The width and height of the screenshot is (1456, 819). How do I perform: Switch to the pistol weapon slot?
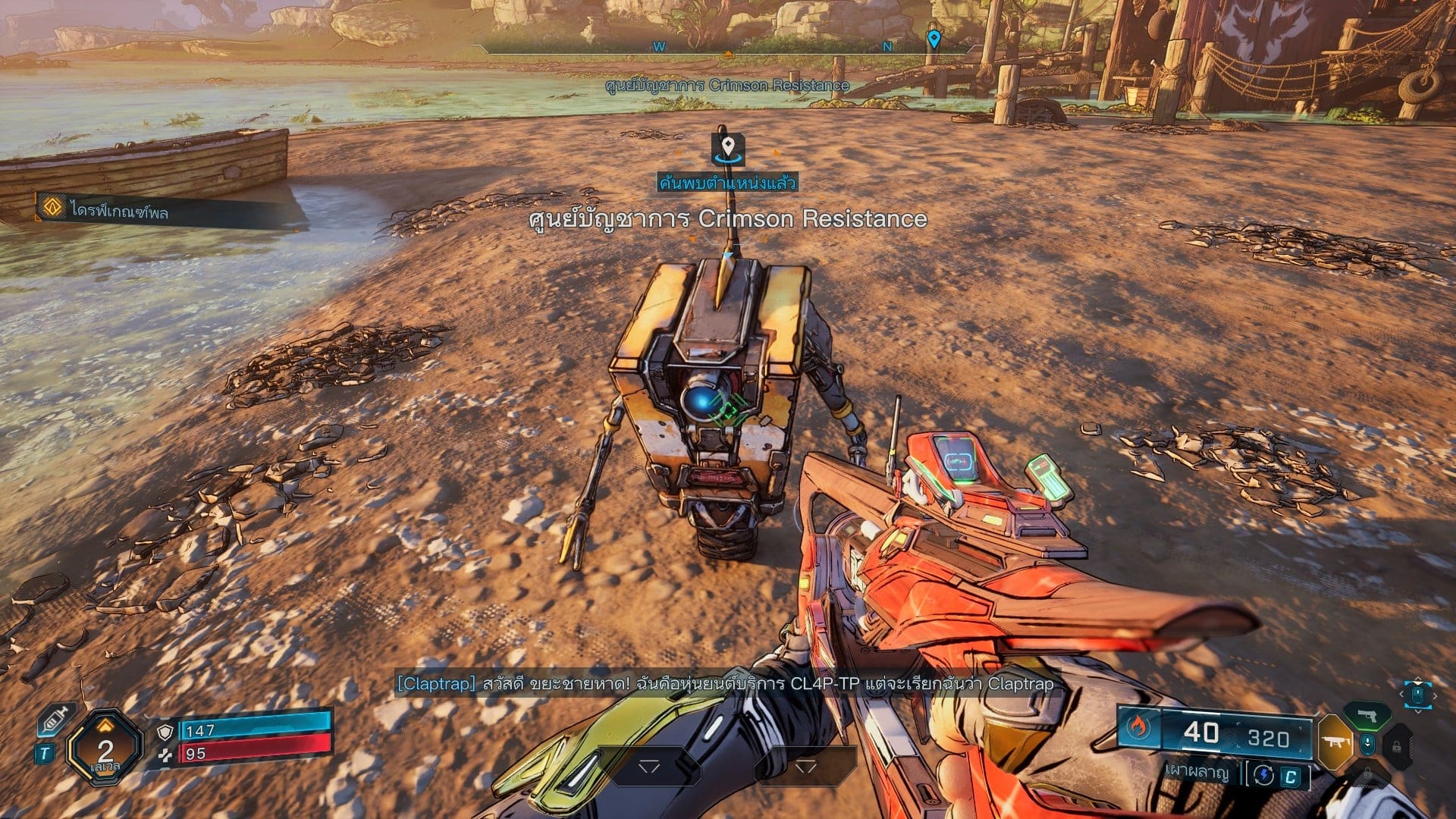pos(1367,715)
